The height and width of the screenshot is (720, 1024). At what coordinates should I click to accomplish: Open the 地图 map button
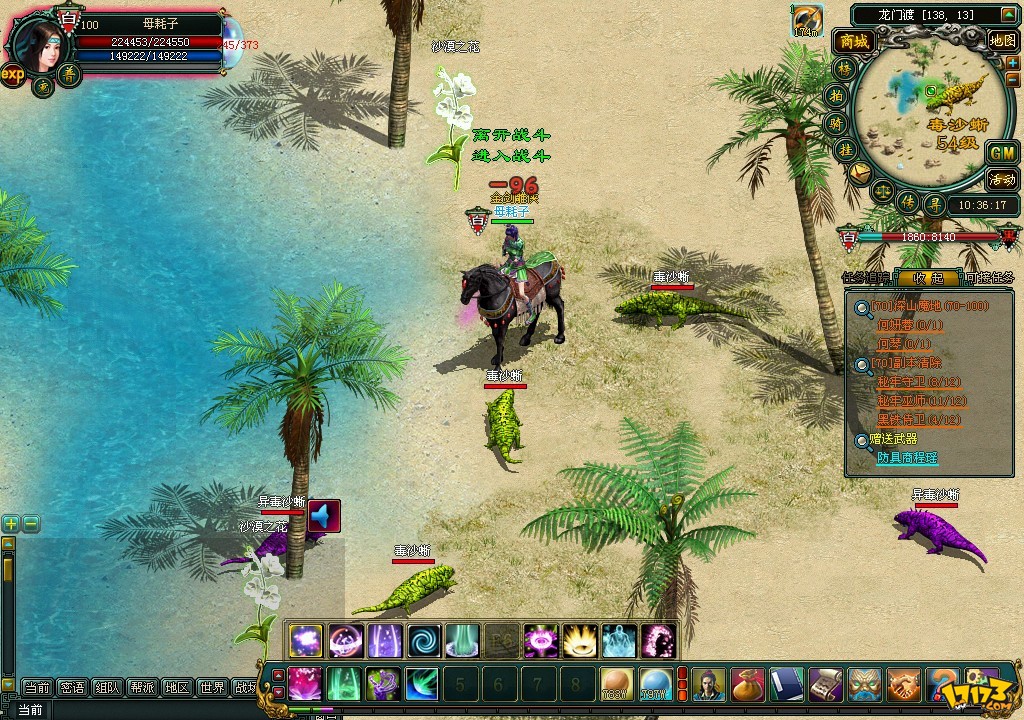click(1002, 40)
